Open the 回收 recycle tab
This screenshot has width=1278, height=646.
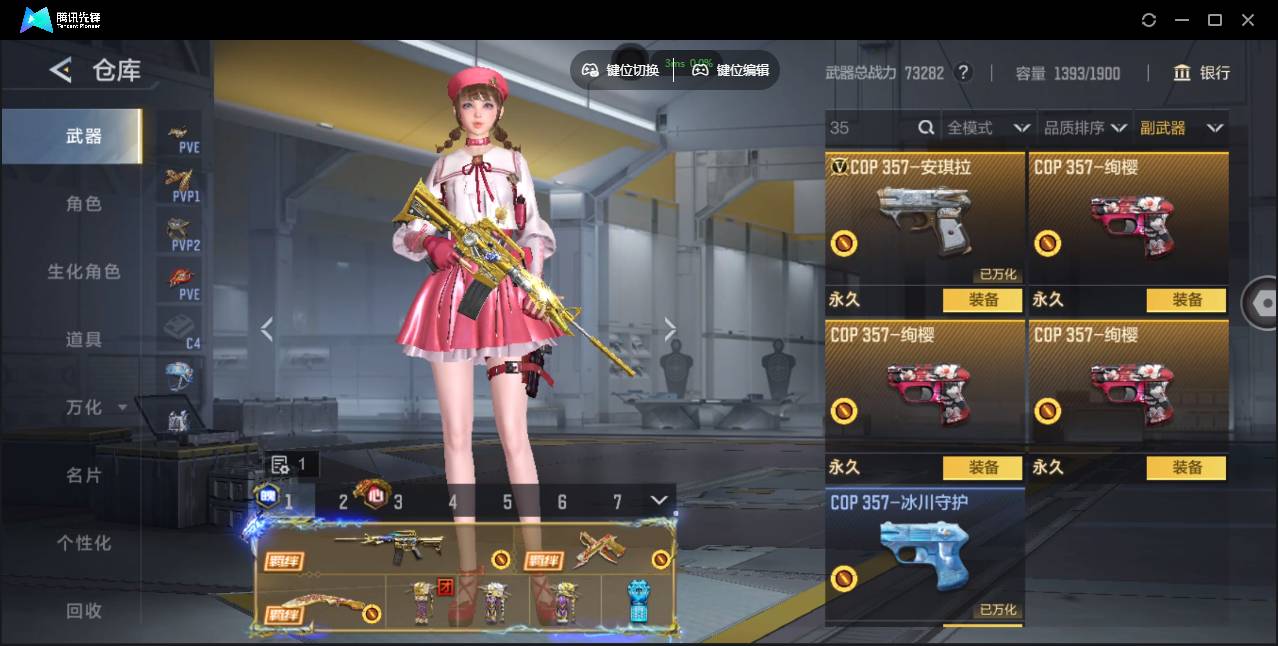(84, 610)
